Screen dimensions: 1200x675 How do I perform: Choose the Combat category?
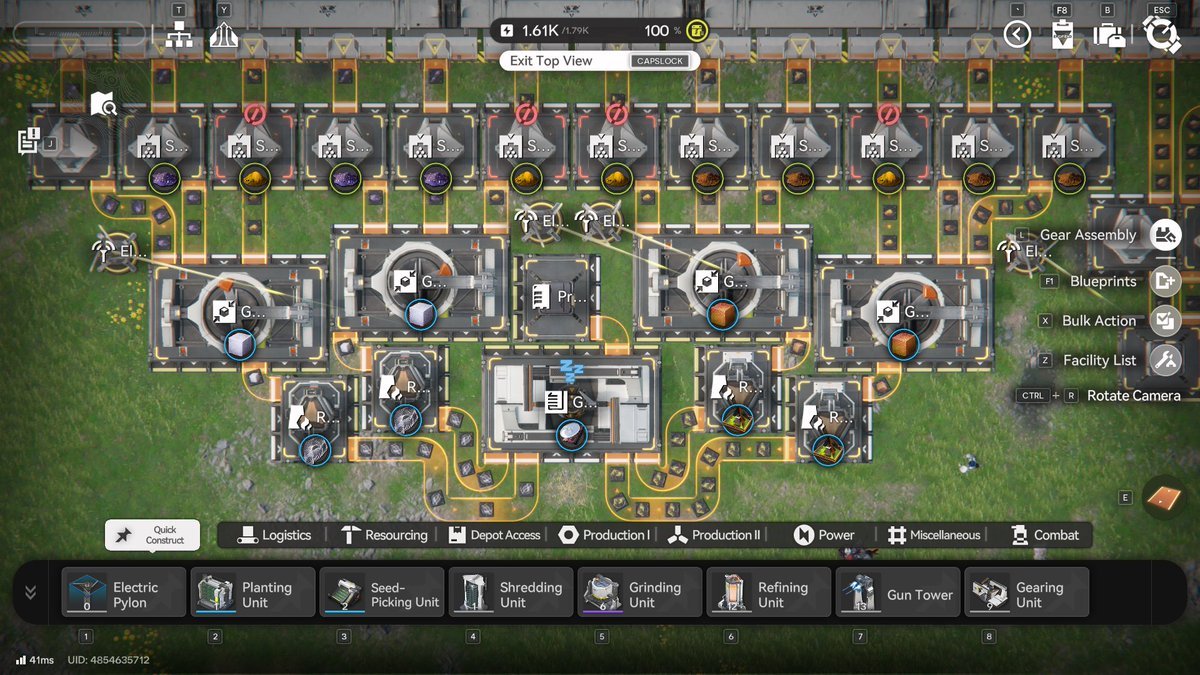1045,535
